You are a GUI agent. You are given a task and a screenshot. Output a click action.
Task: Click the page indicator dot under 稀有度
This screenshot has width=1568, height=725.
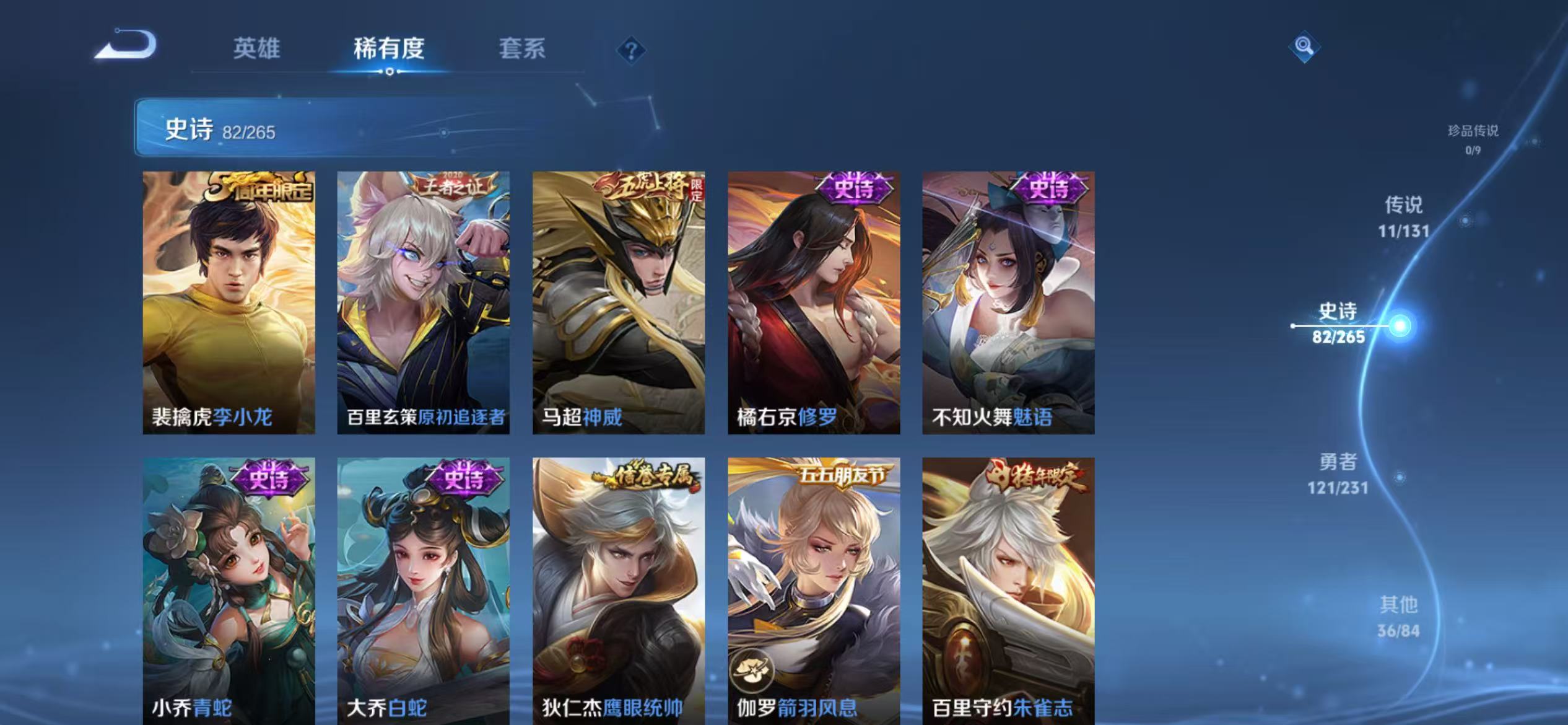tap(390, 71)
